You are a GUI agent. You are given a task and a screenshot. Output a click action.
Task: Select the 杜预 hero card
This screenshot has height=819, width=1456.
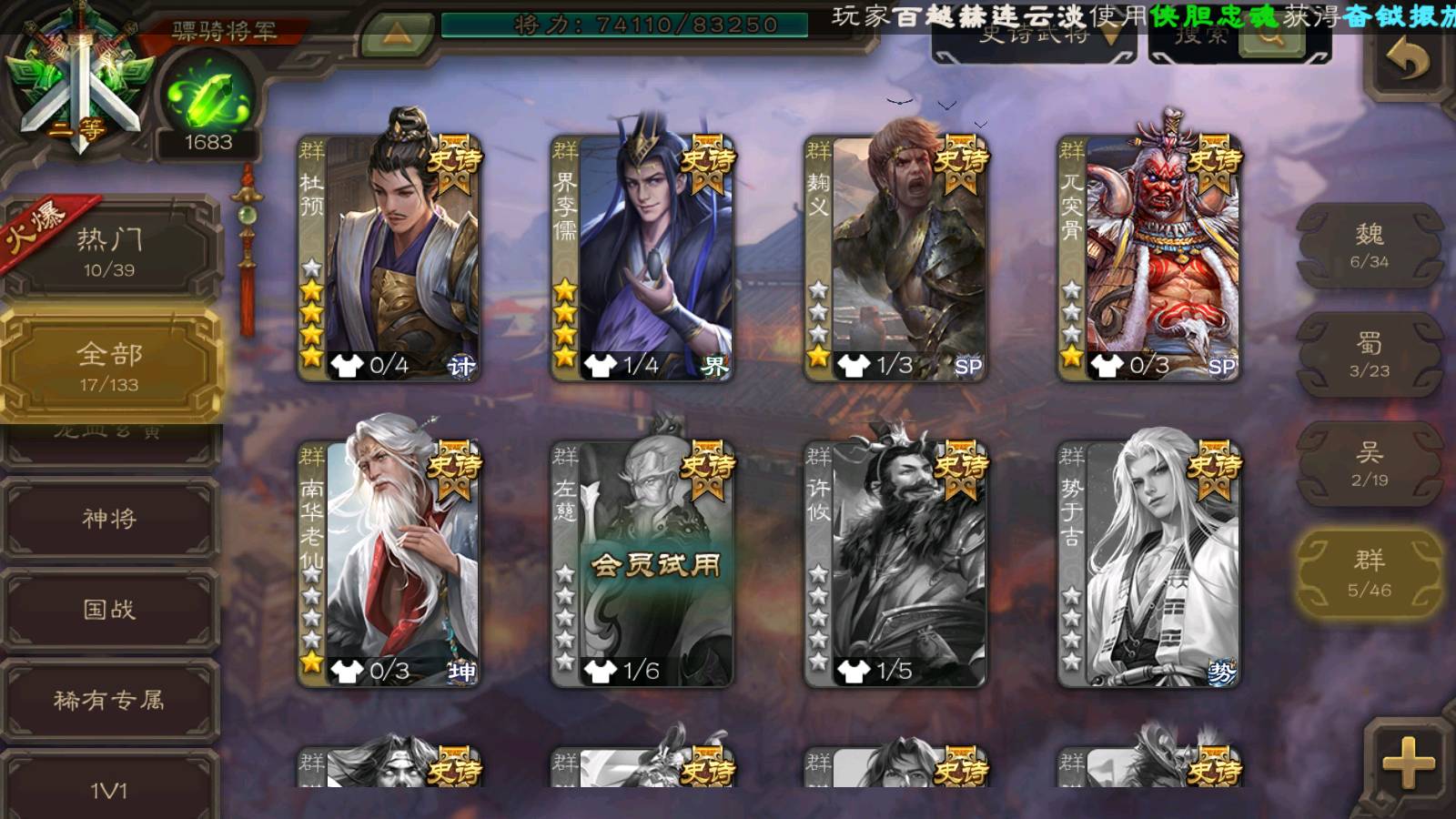coord(389,258)
